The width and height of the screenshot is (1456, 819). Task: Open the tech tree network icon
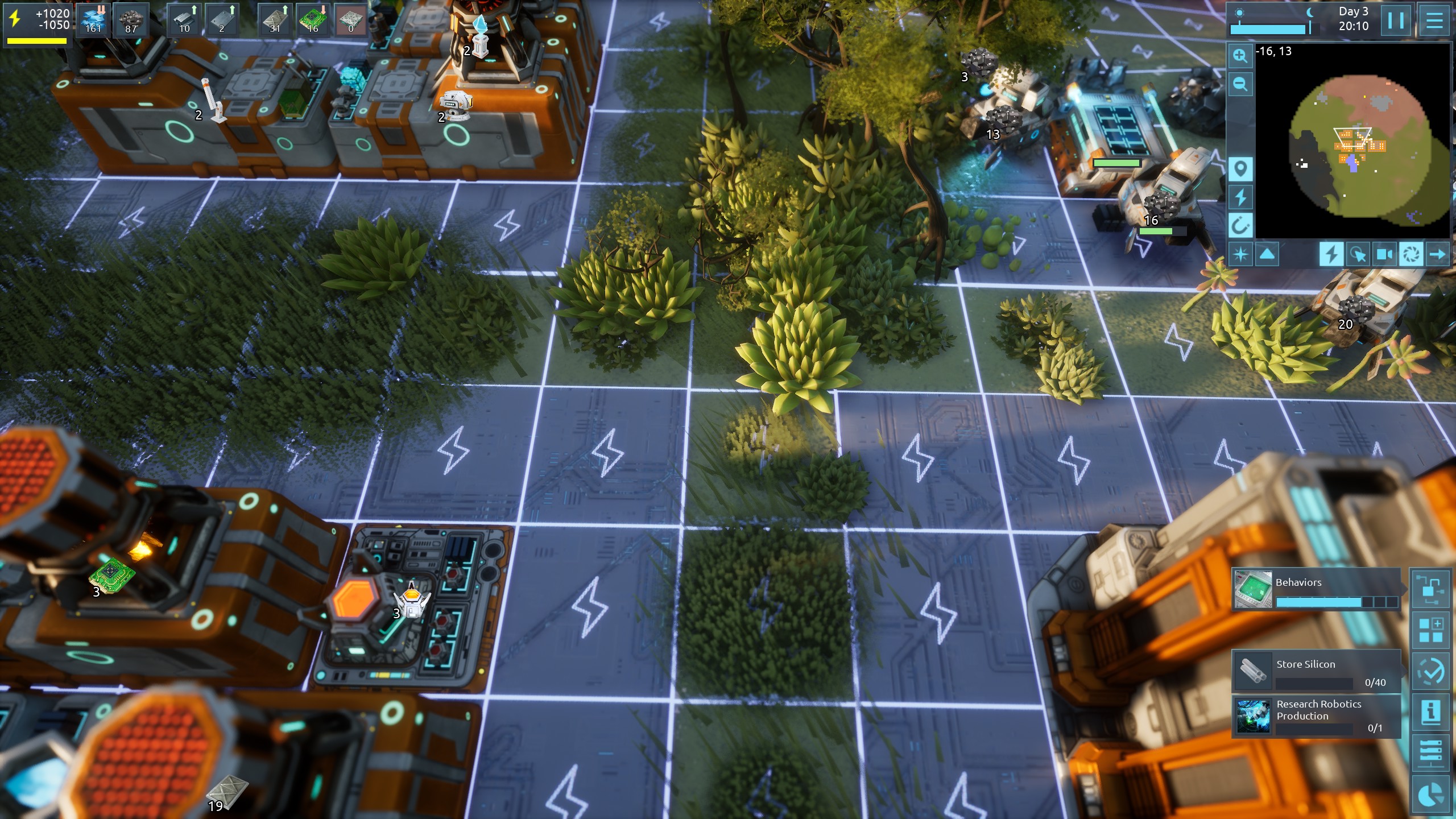pos(1430,589)
